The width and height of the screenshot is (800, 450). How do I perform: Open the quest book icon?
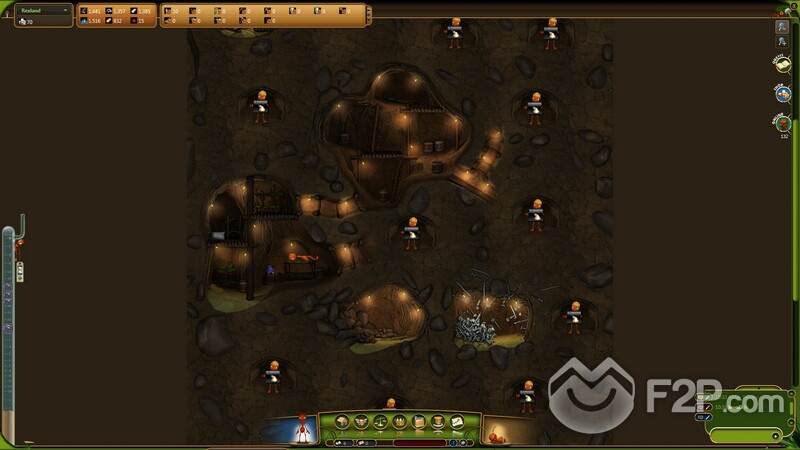click(782, 64)
